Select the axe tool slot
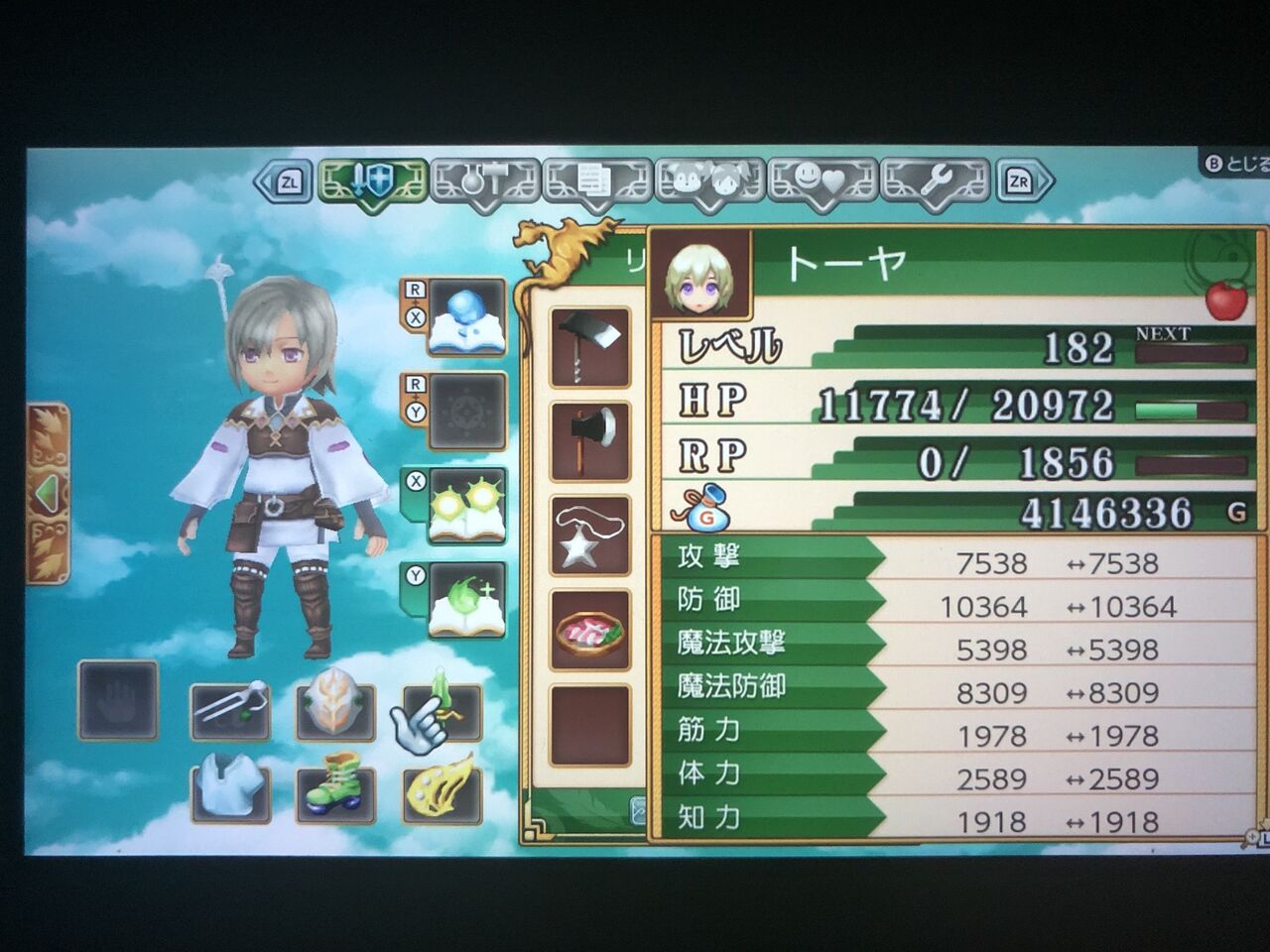This screenshot has height=952, width=1270. [x=590, y=440]
